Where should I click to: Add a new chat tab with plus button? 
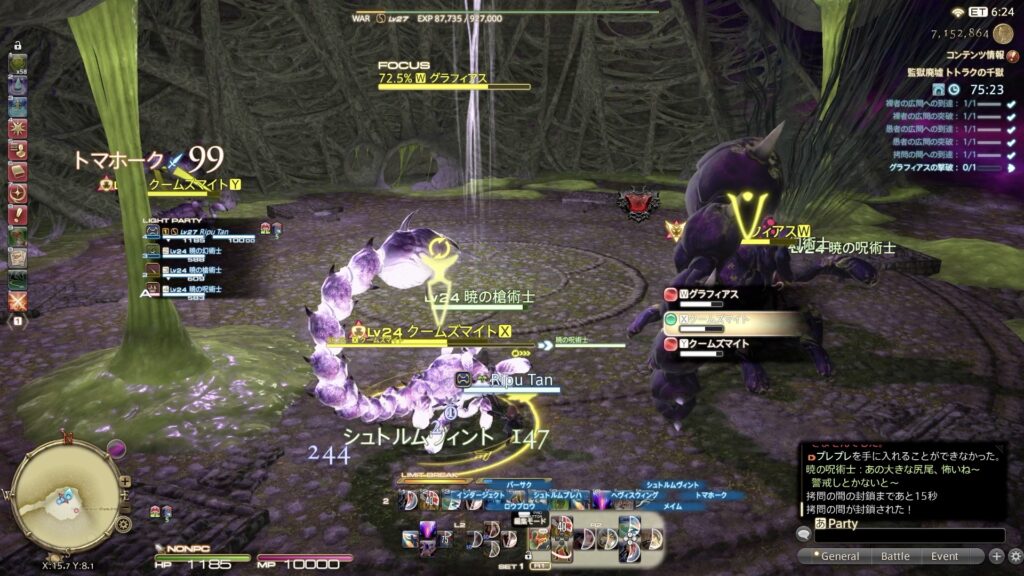click(996, 556)
